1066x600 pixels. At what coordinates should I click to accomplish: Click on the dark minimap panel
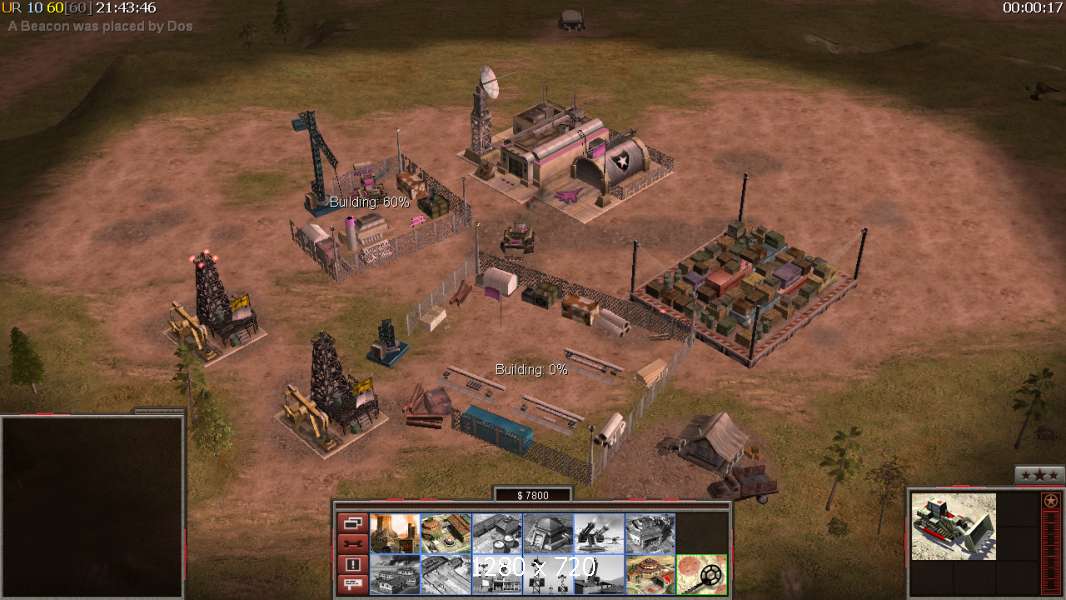click(92, 507)
